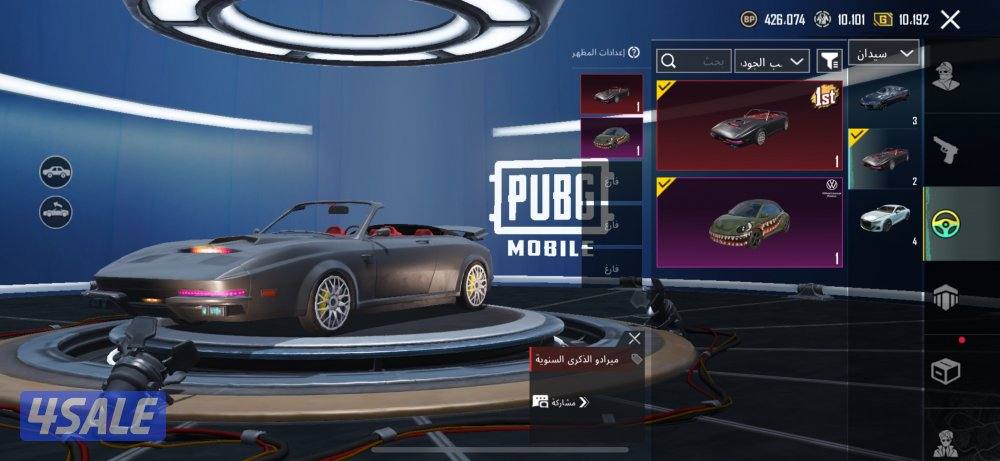This screenshot has width=1000, height=461.
Task: Select the 1st-badge convertible skin card
Action: click(x=749, y=126)
